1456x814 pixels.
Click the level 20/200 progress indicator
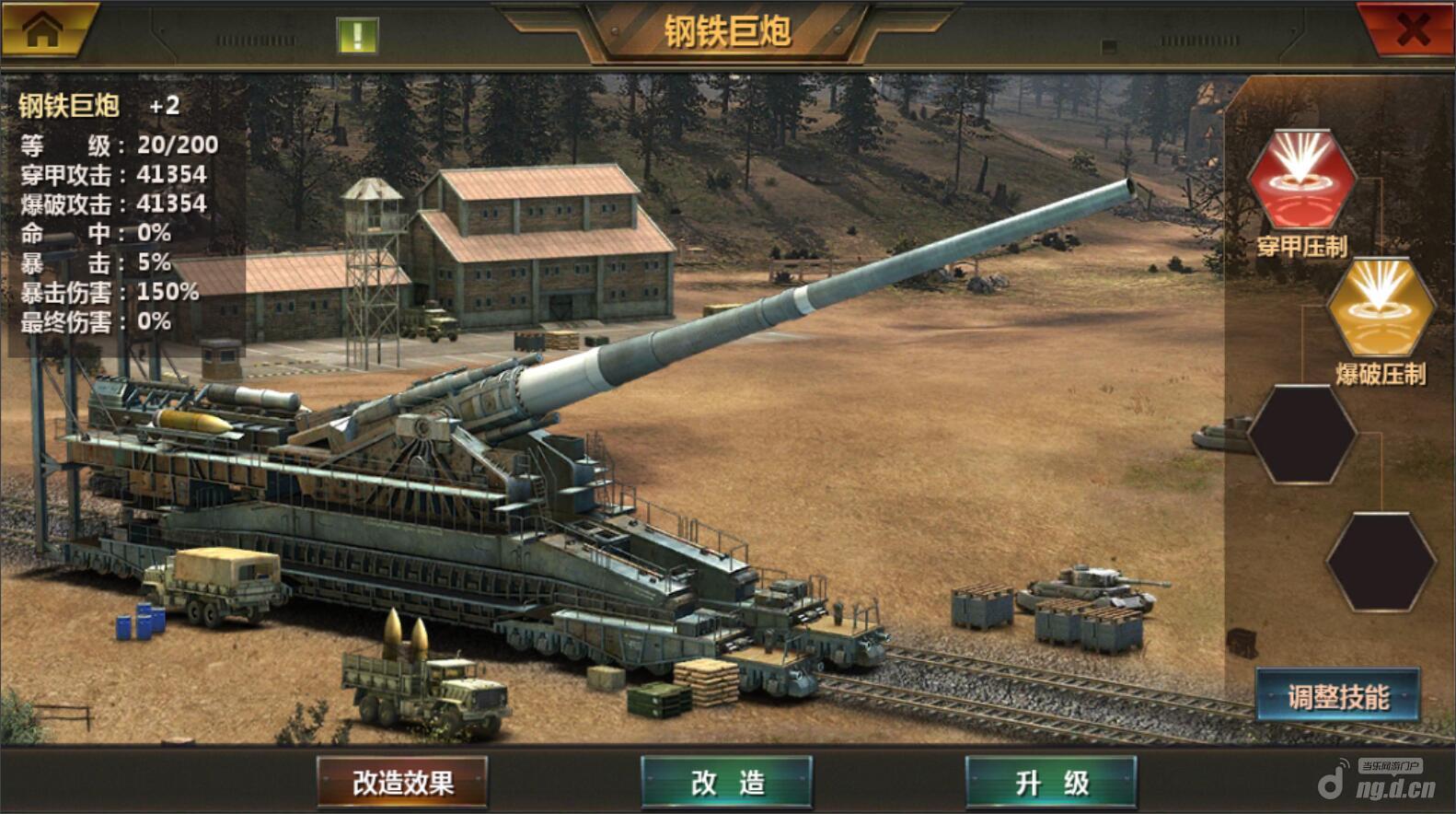[120, 143]
